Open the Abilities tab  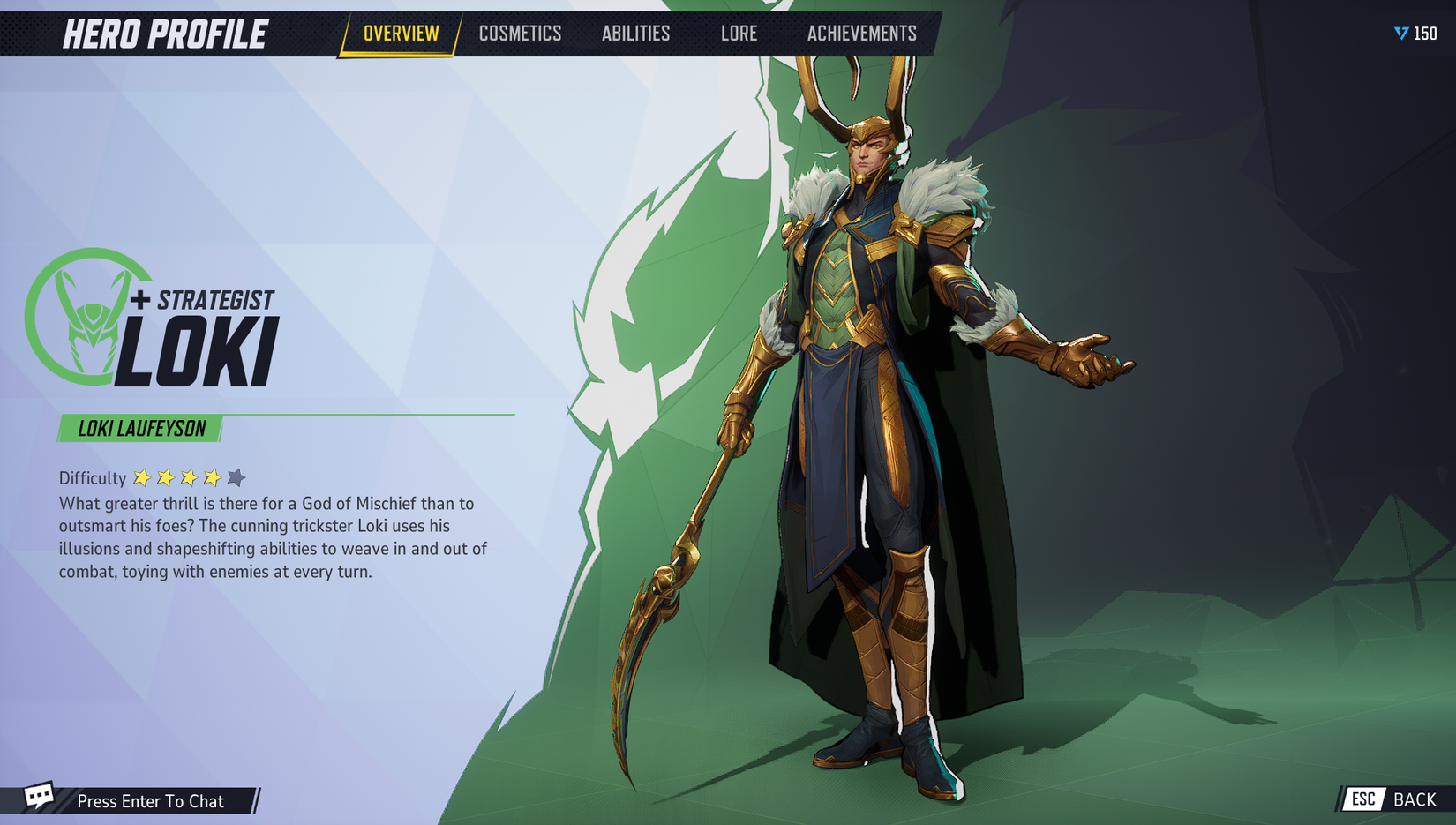tap(635, 34)
